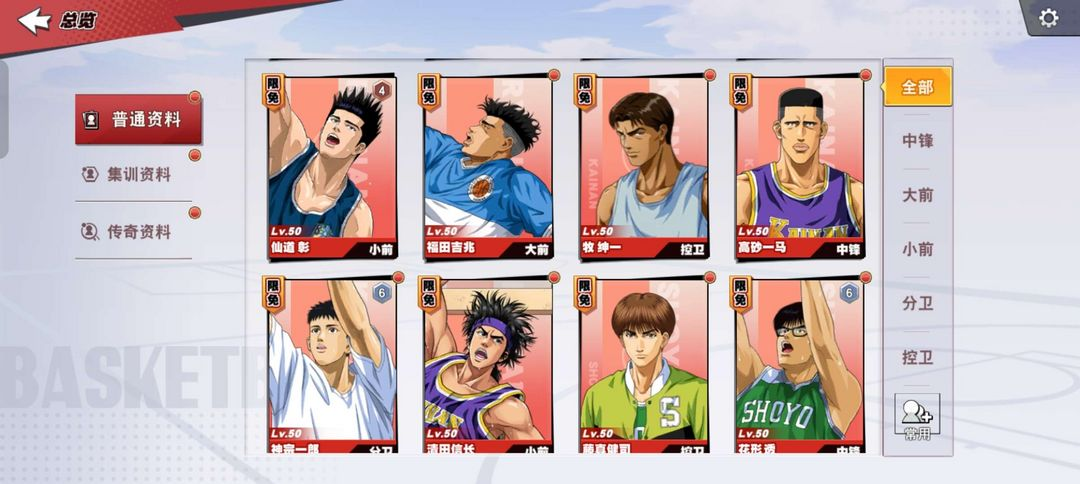Show the 传奇资料 tab
The height and width of the screenshot is (484, 1080).
point(138,232)
